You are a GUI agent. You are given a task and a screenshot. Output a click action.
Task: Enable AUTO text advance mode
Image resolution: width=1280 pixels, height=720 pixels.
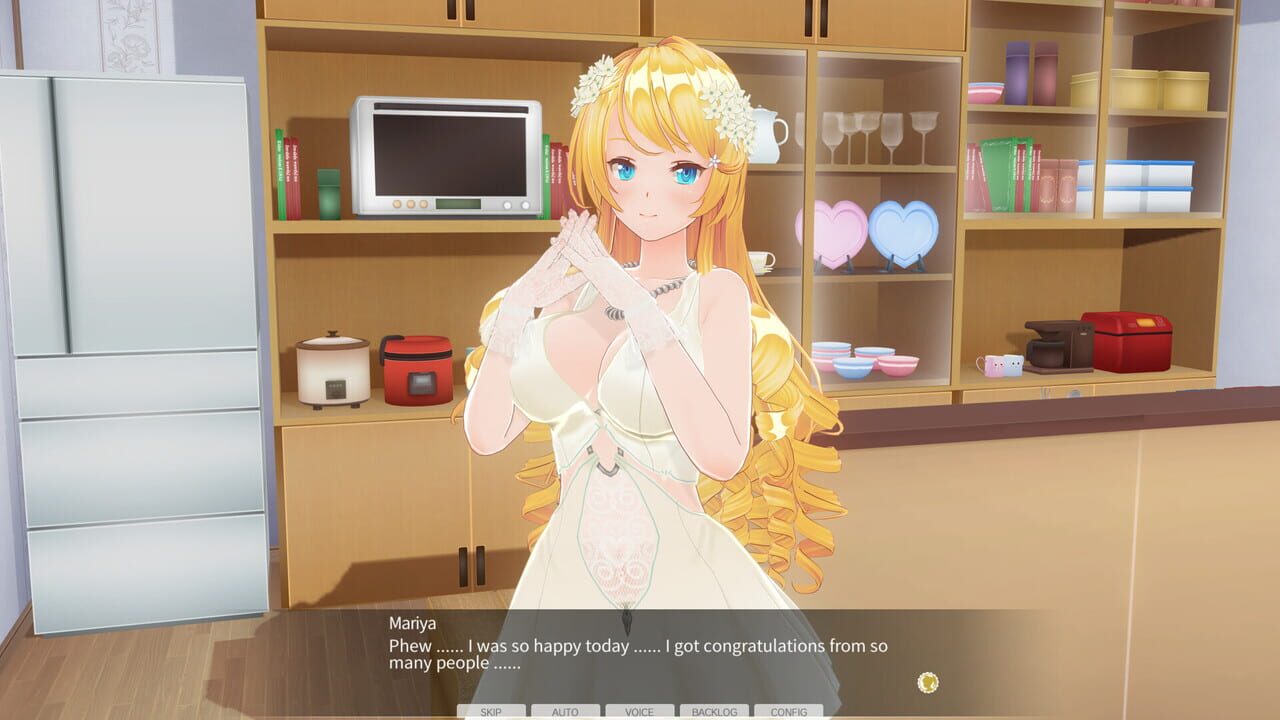[564, 712]
